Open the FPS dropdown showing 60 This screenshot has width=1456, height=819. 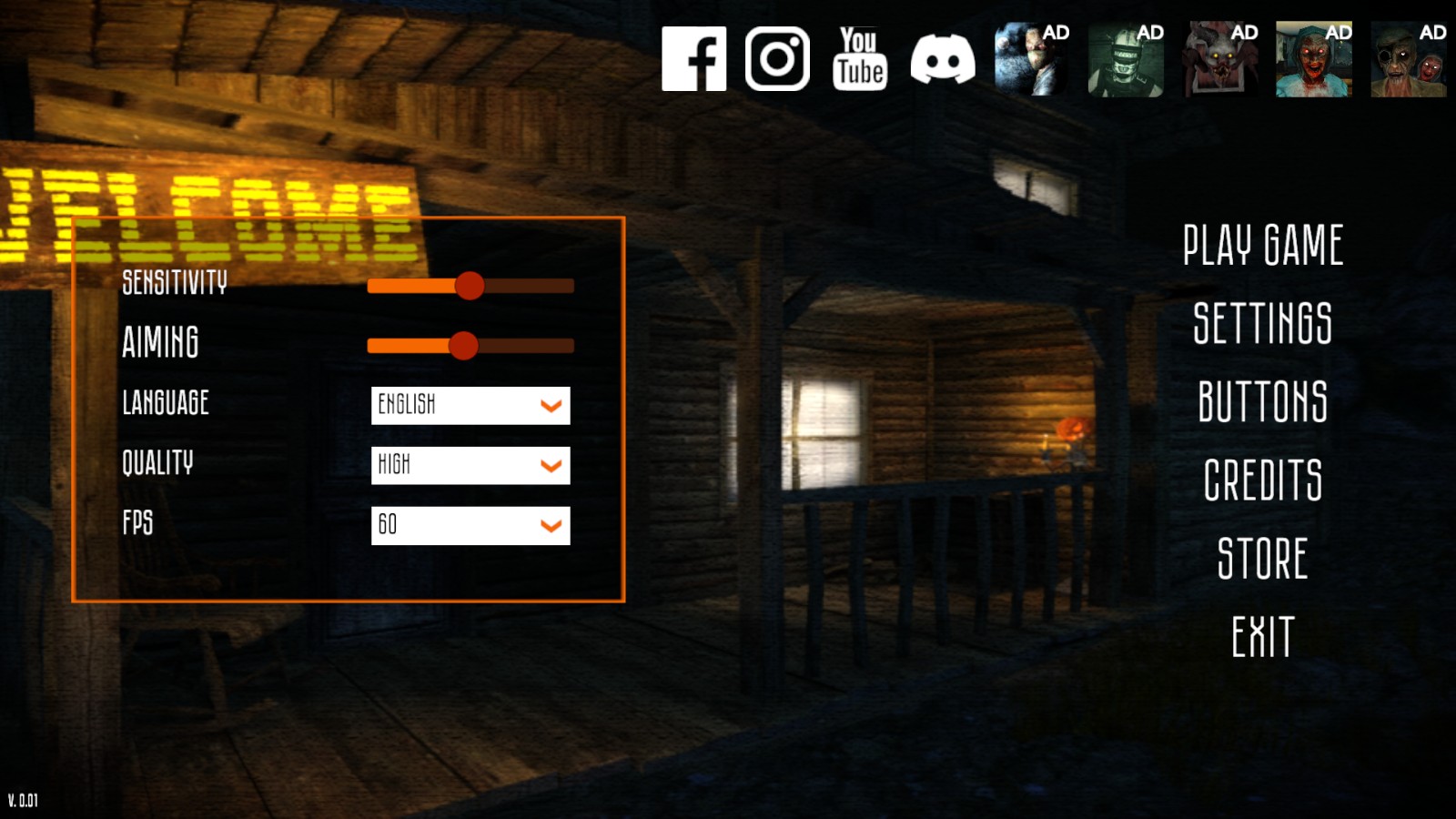point(470,526)
